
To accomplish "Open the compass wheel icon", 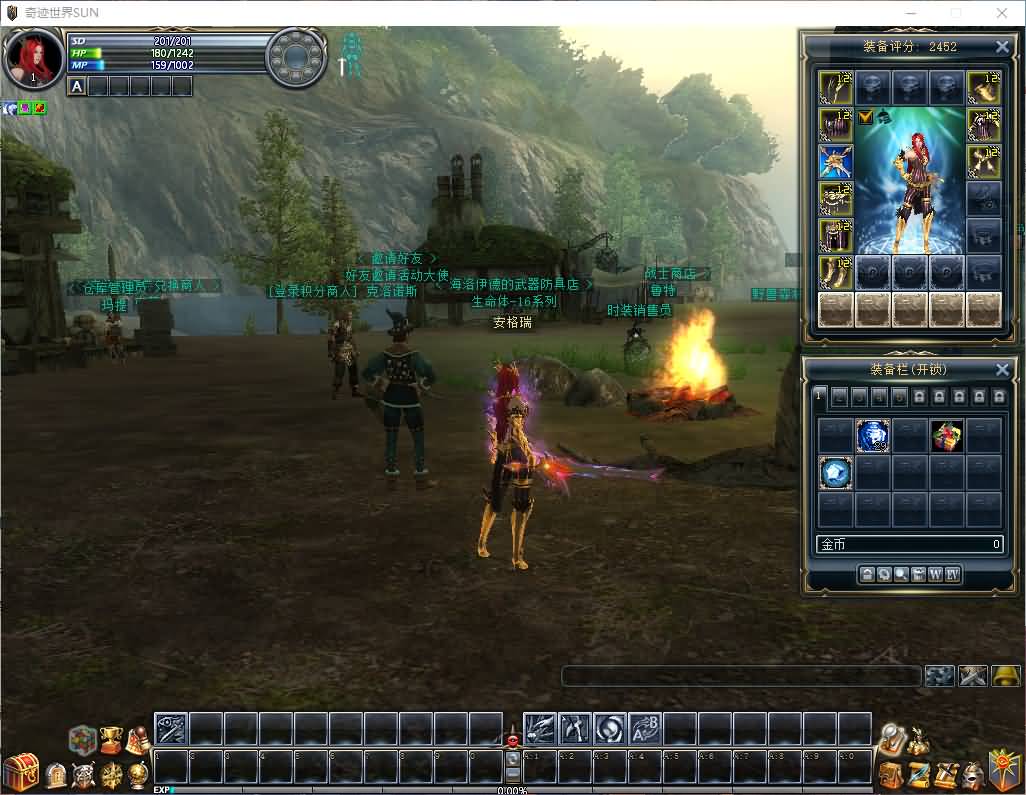I will point(112,775).
